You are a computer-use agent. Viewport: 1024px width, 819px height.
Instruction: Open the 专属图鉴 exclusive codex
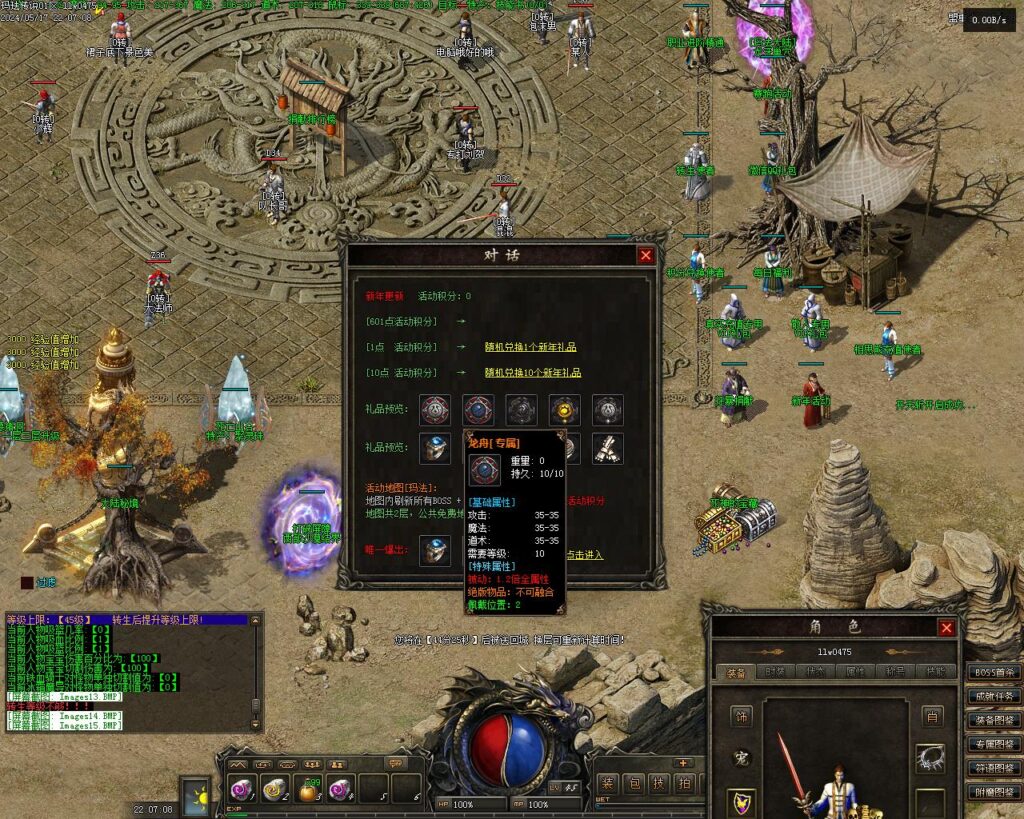coord(993,744)
